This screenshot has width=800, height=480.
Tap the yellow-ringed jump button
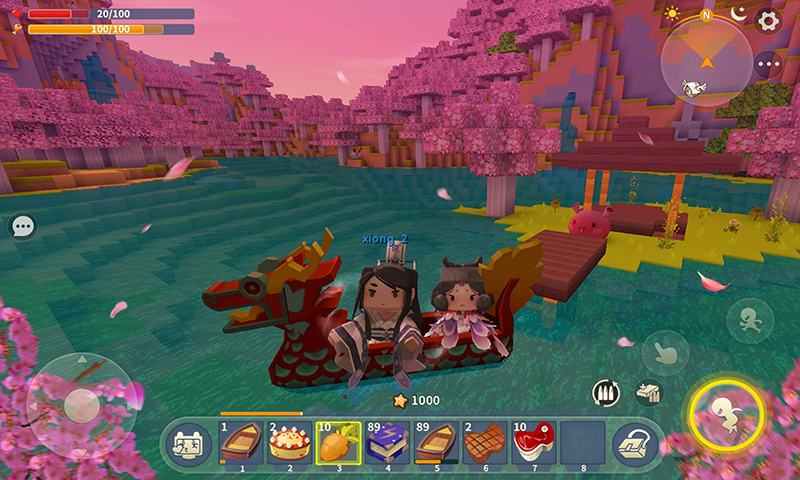[726, 412]
